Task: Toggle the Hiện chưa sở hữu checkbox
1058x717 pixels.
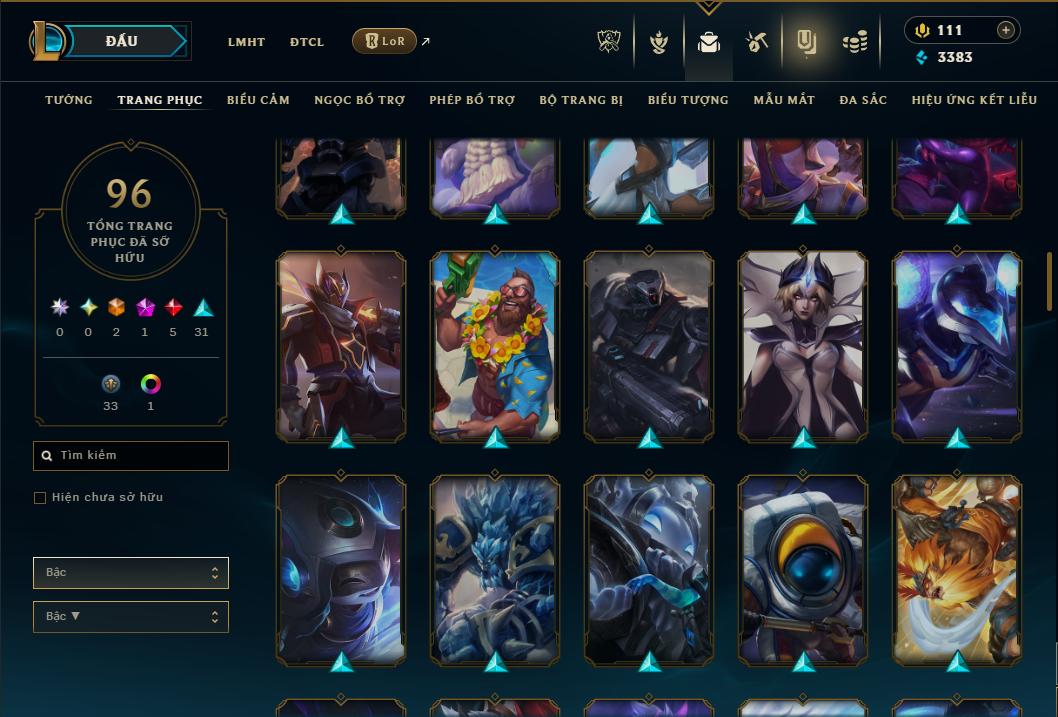Action: coord(40,498)
